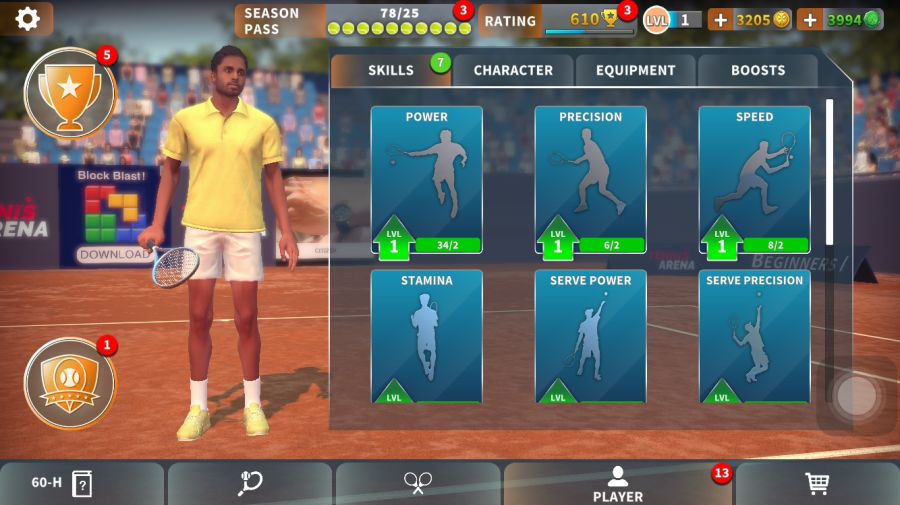View the Rating trophy panel

coord(556,20)
